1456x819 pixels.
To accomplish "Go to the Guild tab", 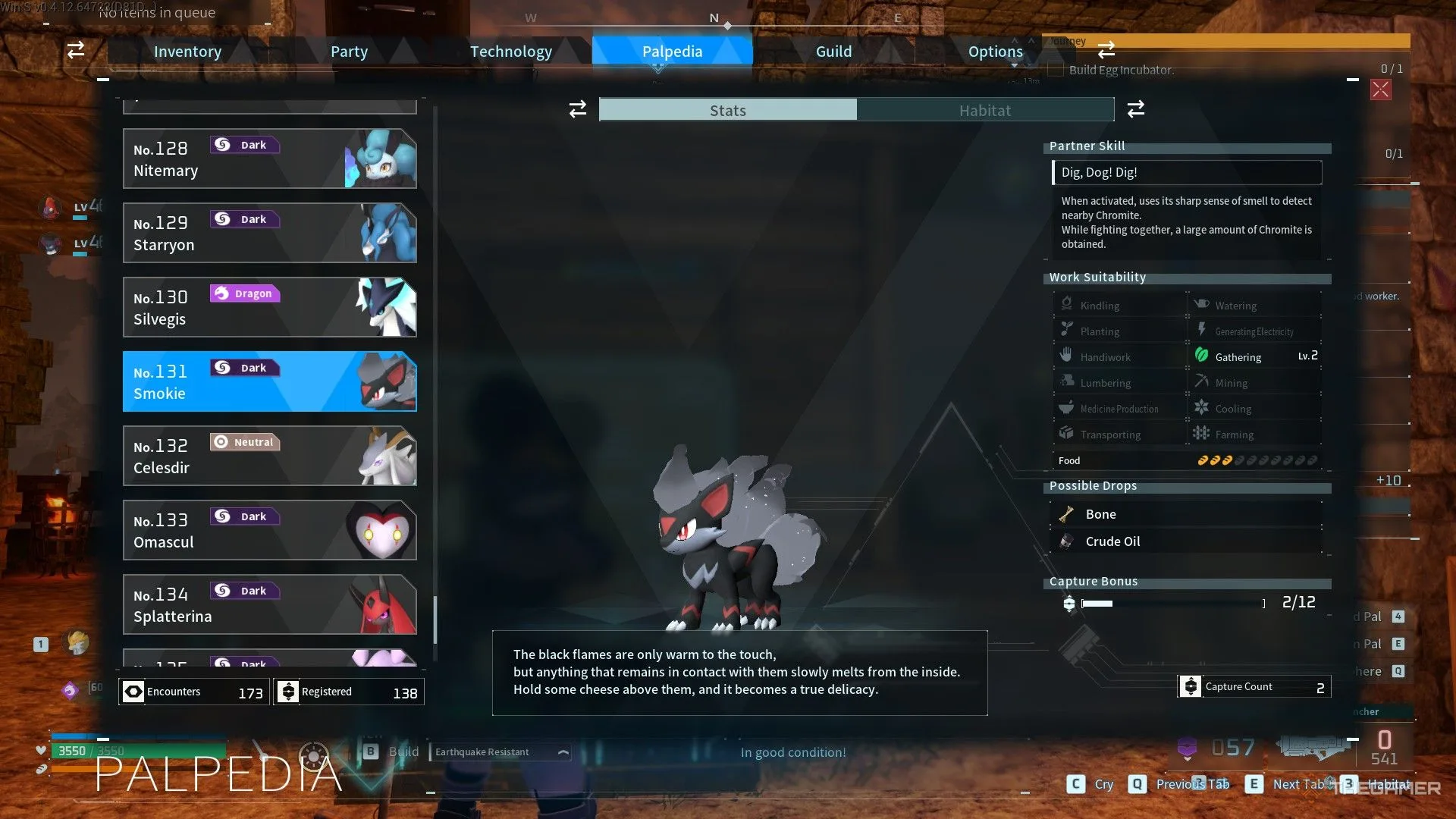I will [833, 52].
